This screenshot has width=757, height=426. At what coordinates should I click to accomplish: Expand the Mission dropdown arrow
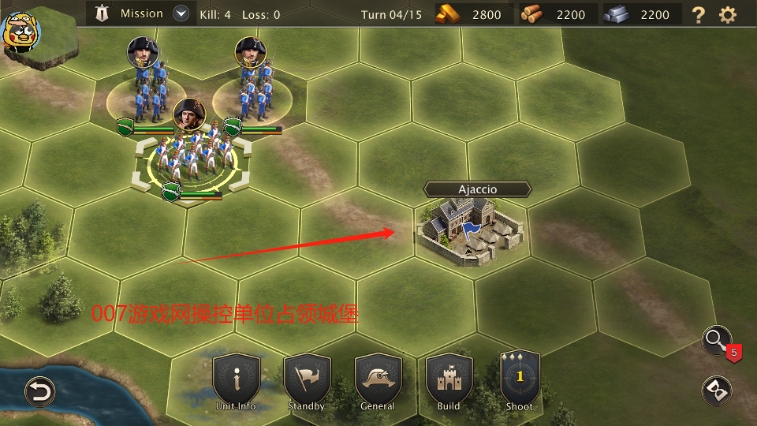(181, 14)
